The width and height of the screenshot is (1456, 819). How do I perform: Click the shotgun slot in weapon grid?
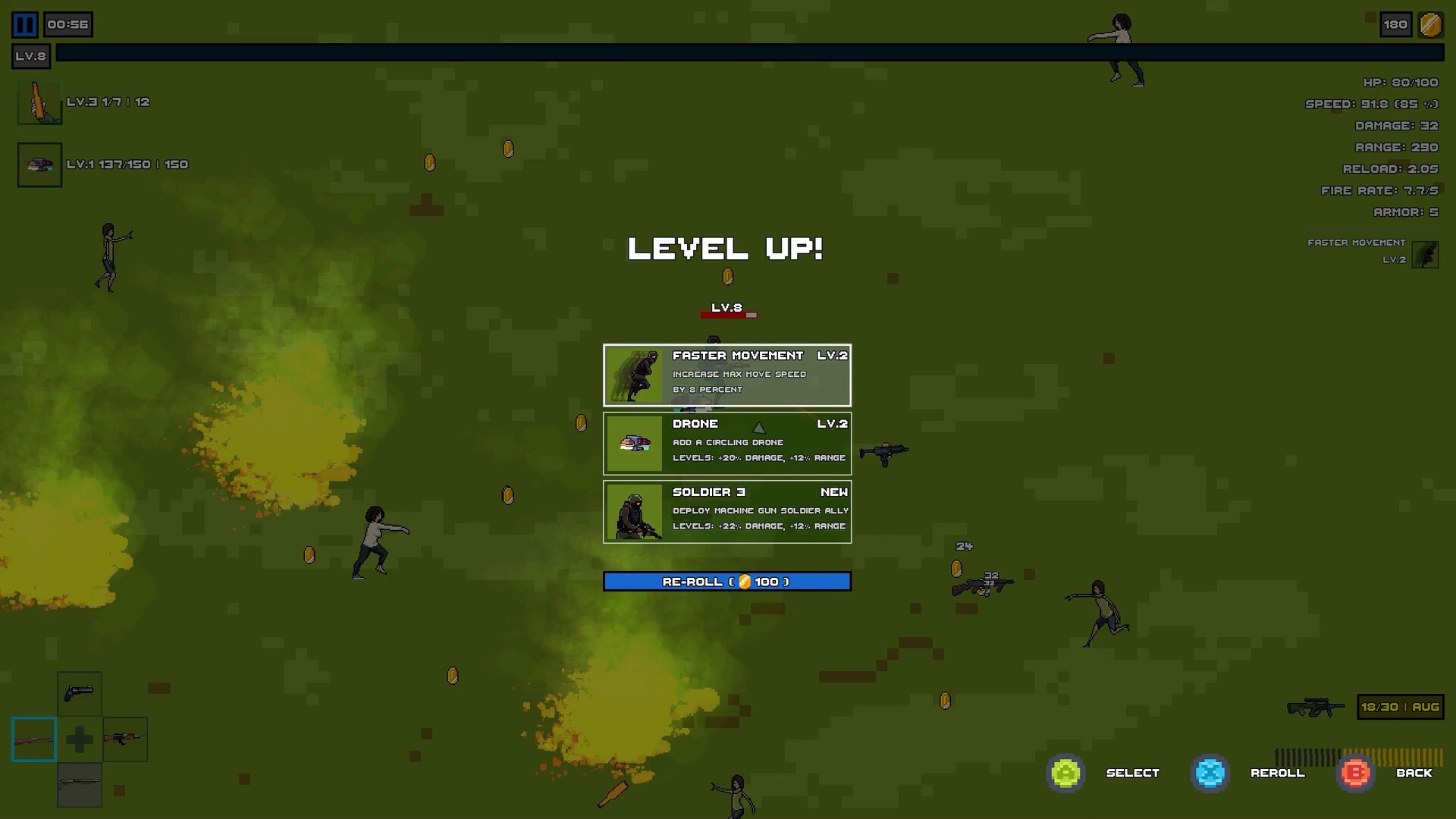[x=81, y=783]
